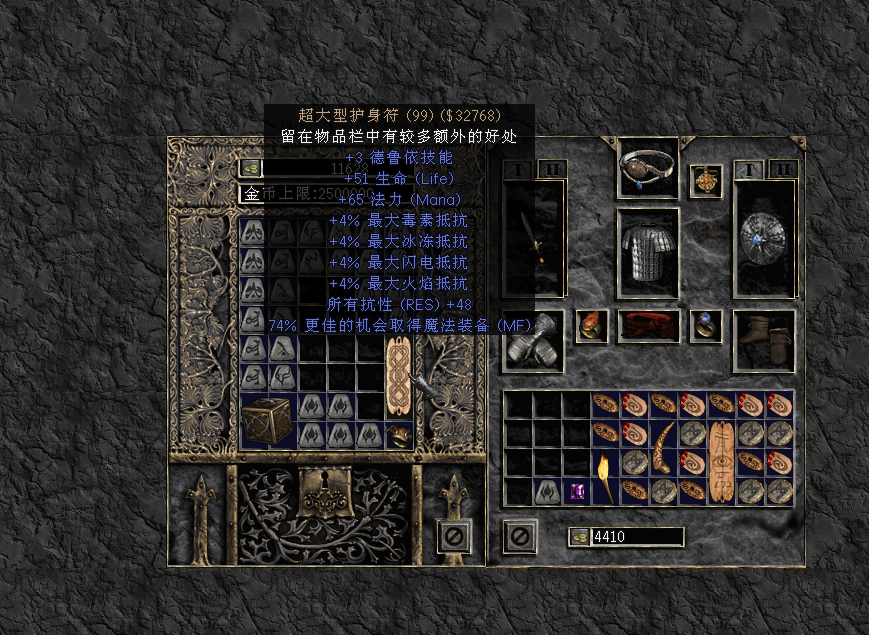869x635 pixels.
Task: Select the tall eye-marked charm in inventory
Action: tap(721, 462)
